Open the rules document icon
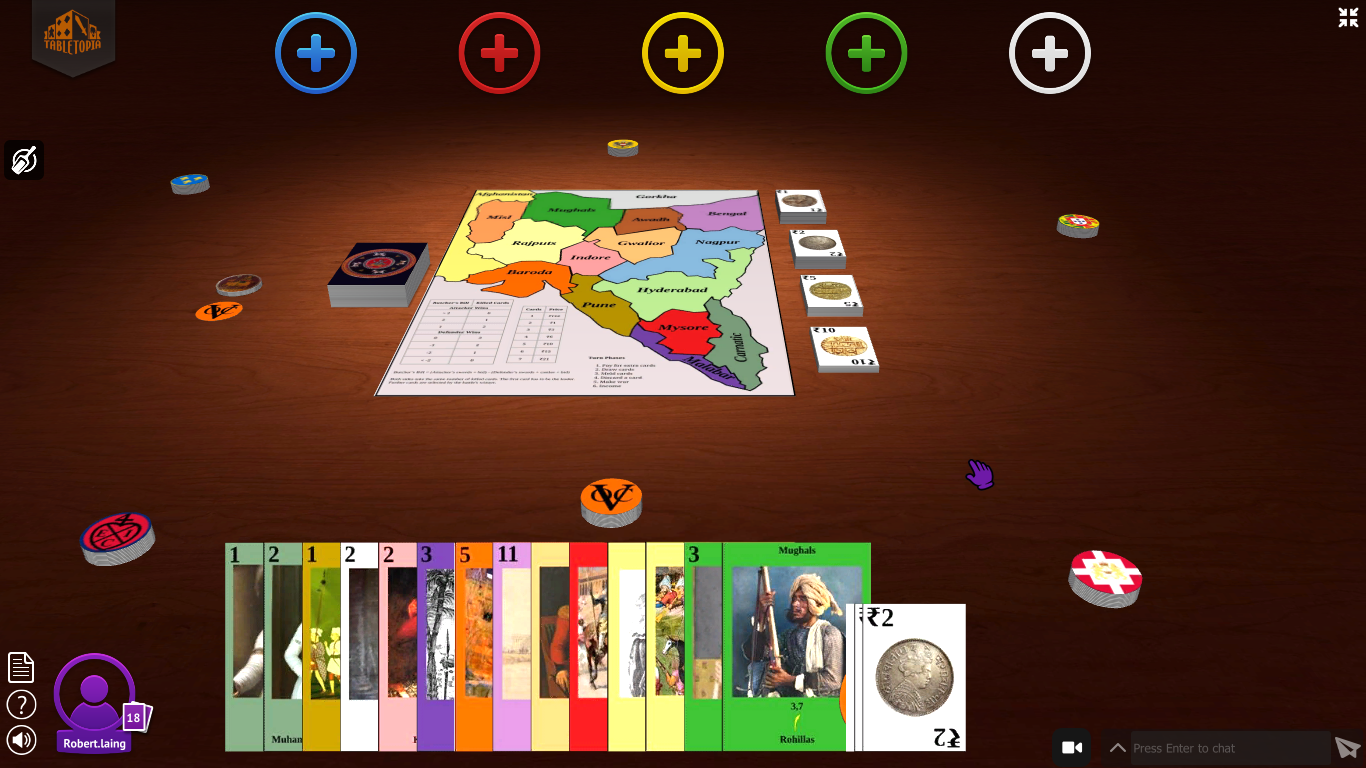This screenshot has height=768, width=1366. point(20,666)
